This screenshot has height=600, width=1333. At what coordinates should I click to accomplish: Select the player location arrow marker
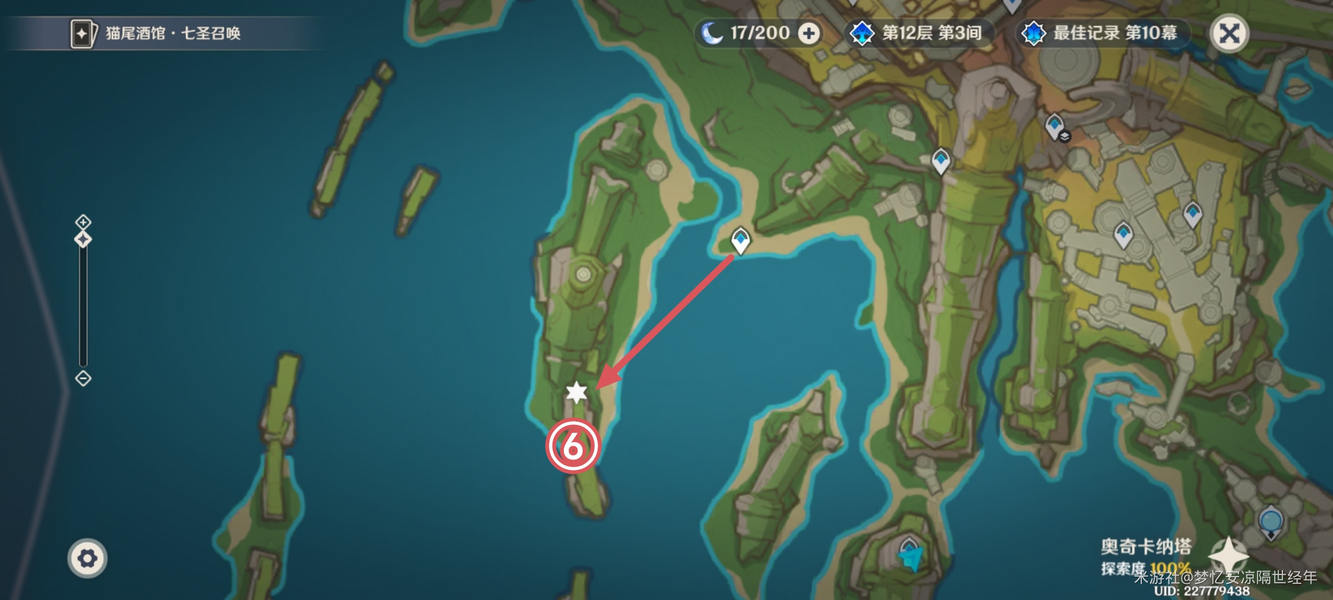[911, 558]
